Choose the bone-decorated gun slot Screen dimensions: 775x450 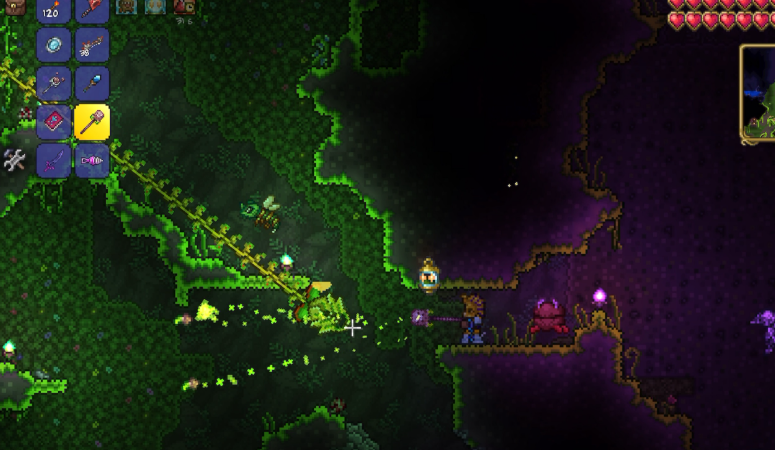pyautogui.click(x=91, y=45)
